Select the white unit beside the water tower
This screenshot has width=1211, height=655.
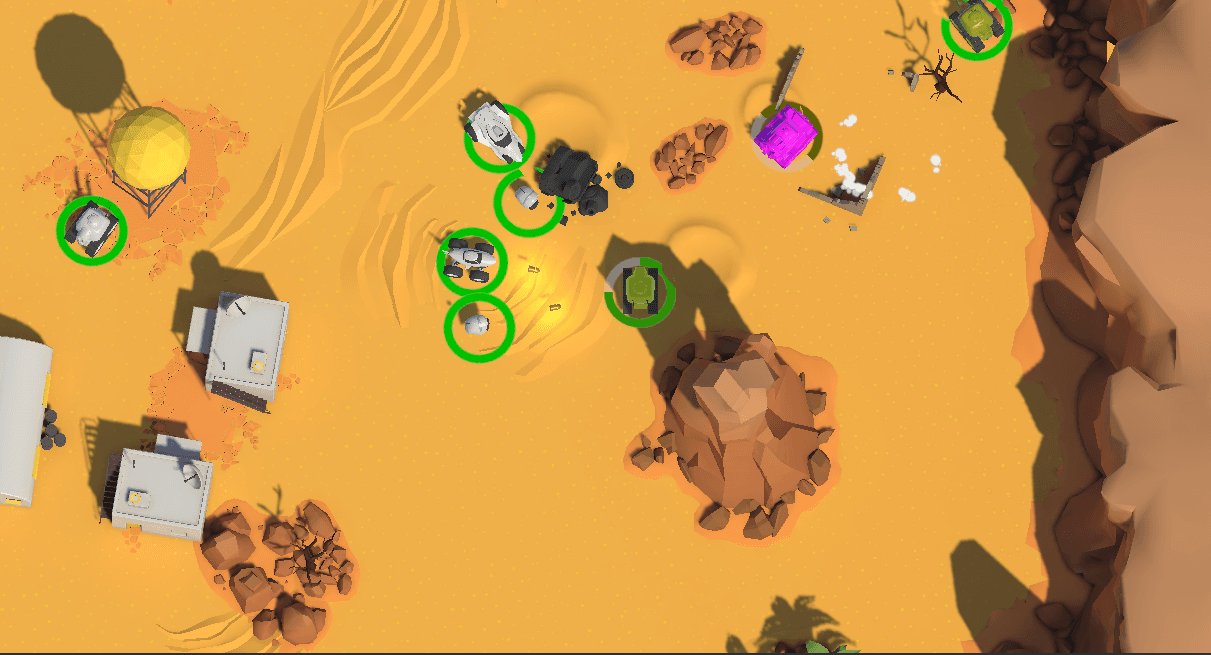tap(91, 229)
